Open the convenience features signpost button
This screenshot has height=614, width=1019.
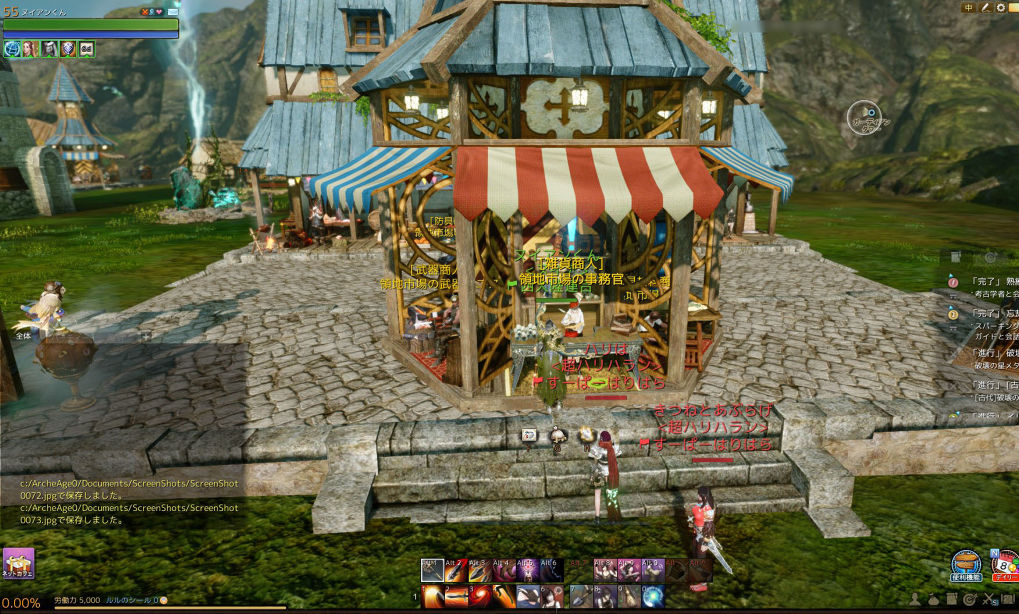click(965, 566)
